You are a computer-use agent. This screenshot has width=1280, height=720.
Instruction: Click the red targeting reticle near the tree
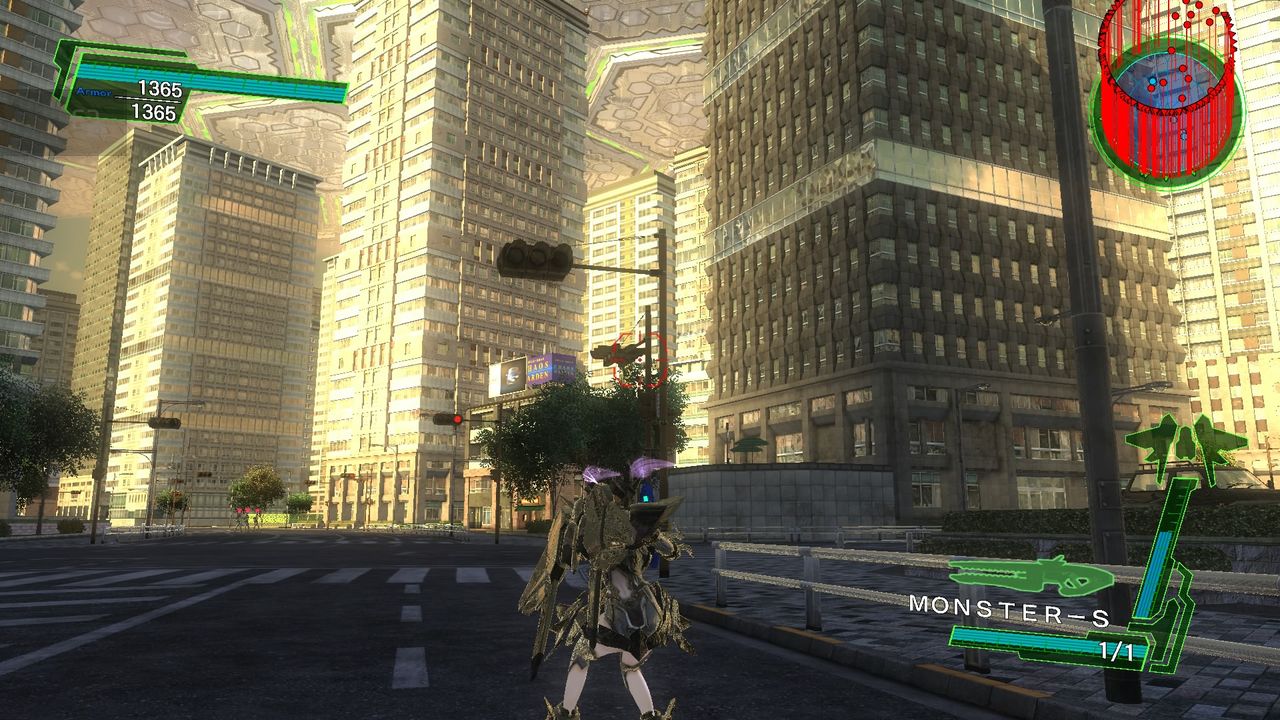tap(639, 361)
